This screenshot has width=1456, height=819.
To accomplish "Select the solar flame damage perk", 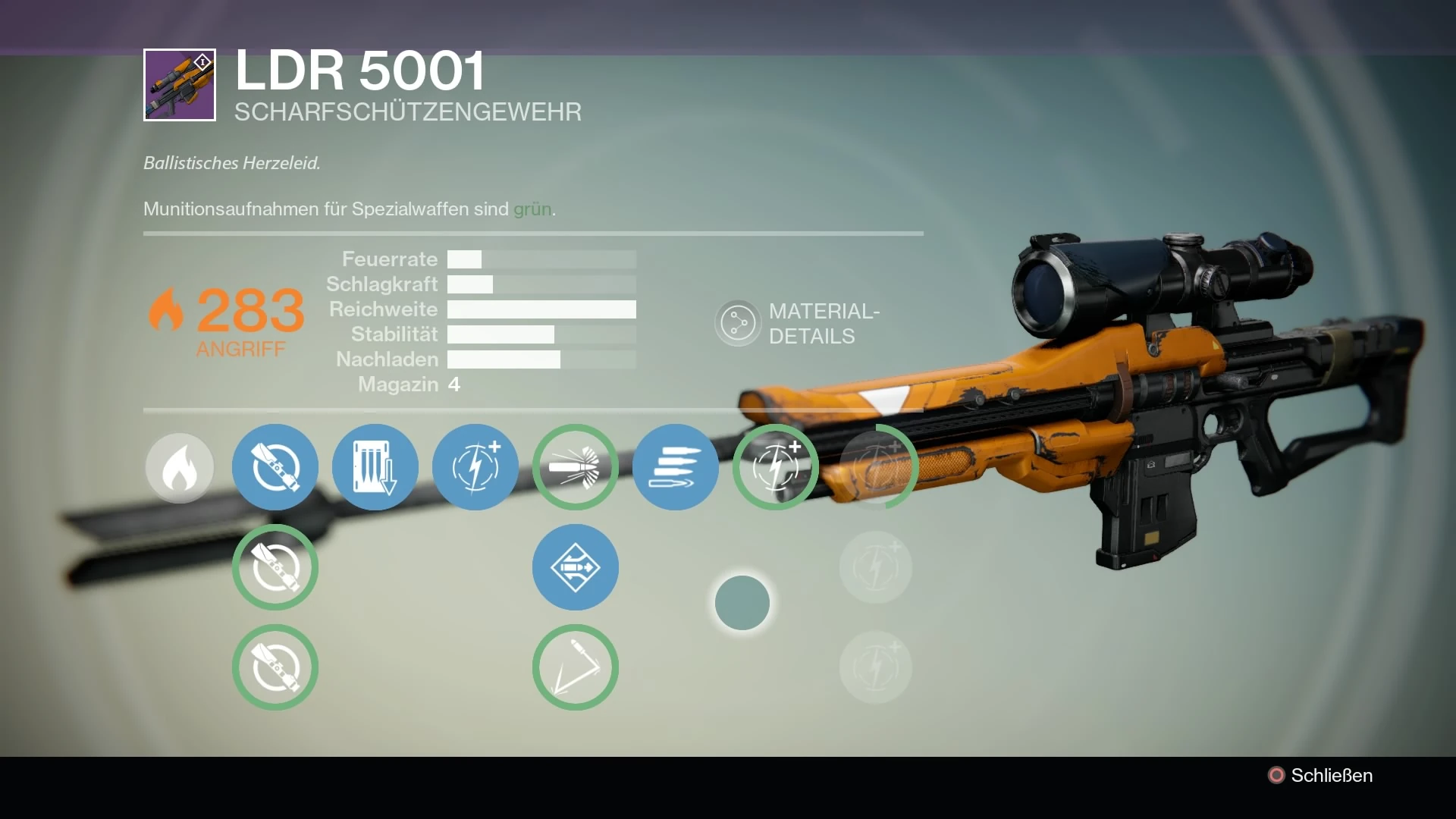I will [x=179, y=468].
